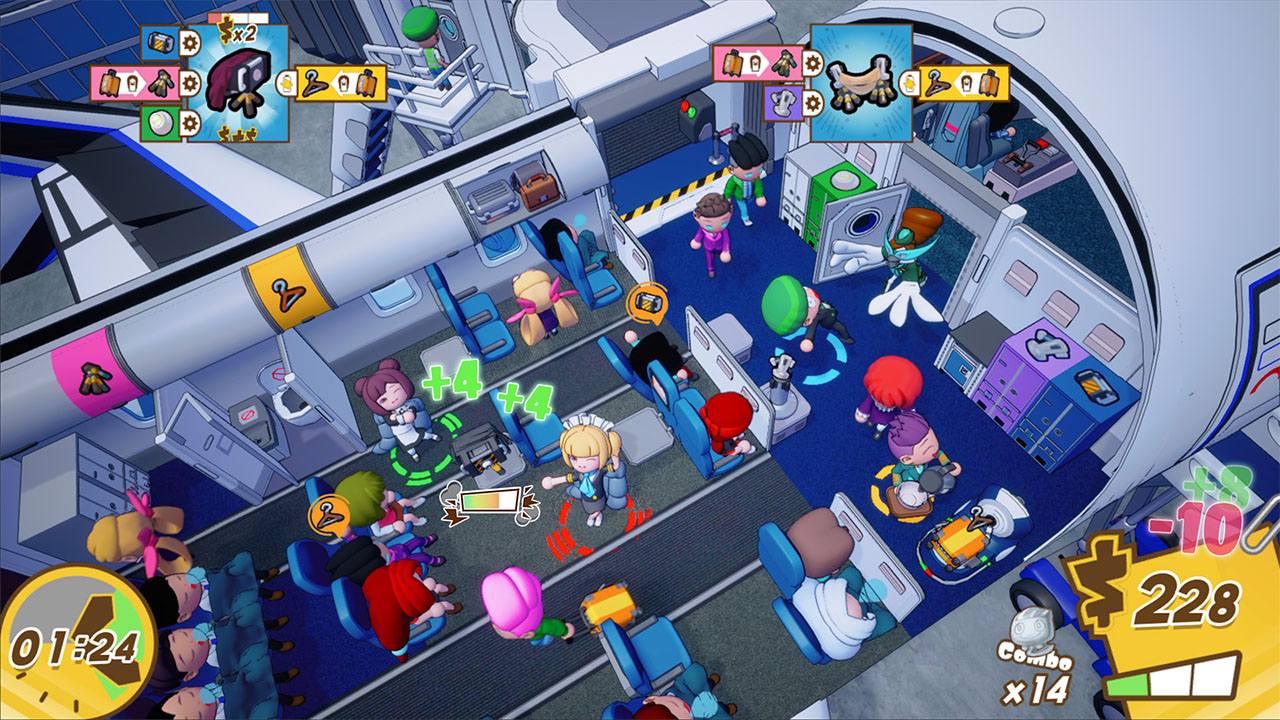Toggle the gear under the golf ball recipe
Image resolution: width=1280 pixels, height=720 pixels.
(x=189, y=121)
